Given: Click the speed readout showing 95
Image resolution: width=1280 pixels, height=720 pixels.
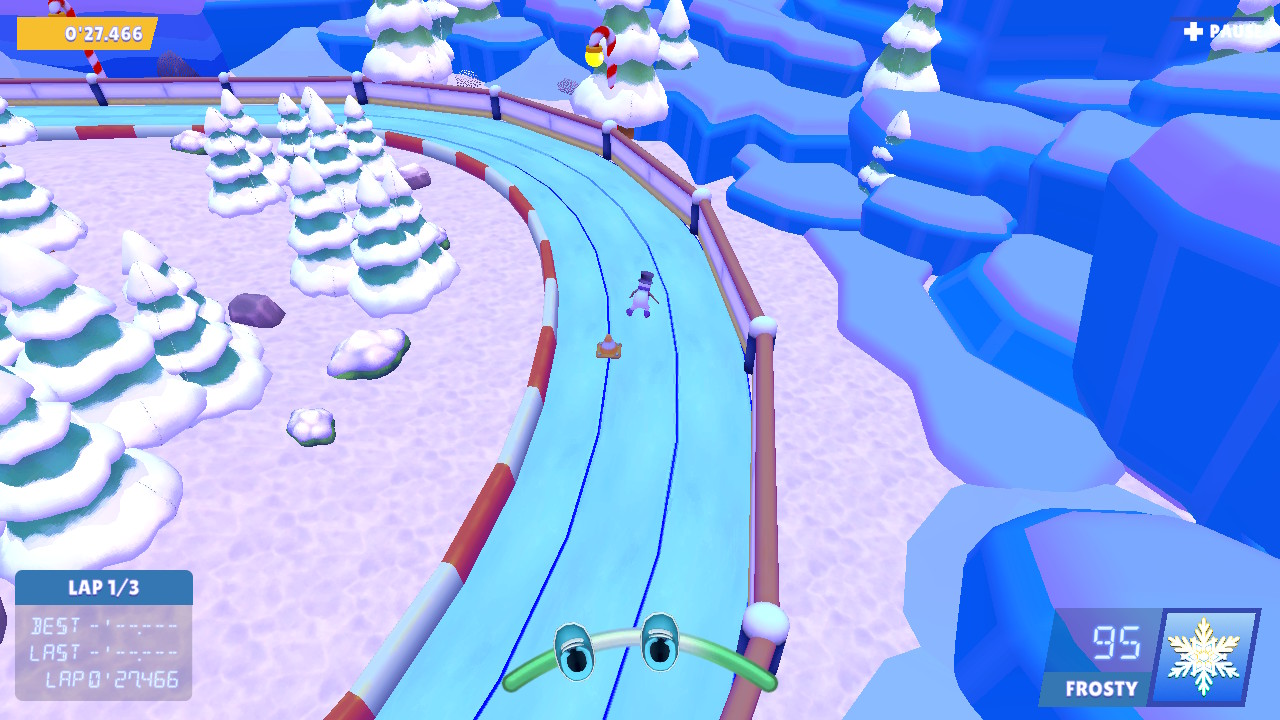Looking at the screenshot, I should [1120, 644].
